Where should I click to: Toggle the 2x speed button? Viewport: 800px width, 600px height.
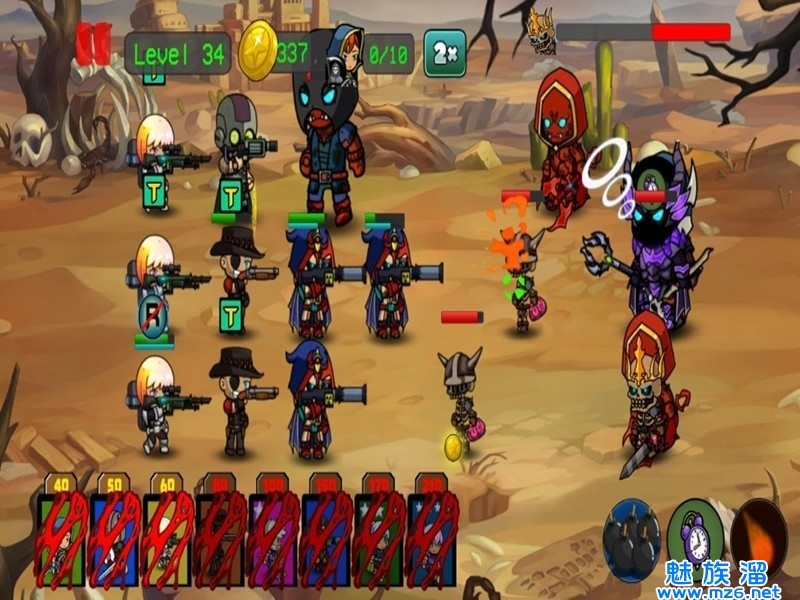click(444, 53)
